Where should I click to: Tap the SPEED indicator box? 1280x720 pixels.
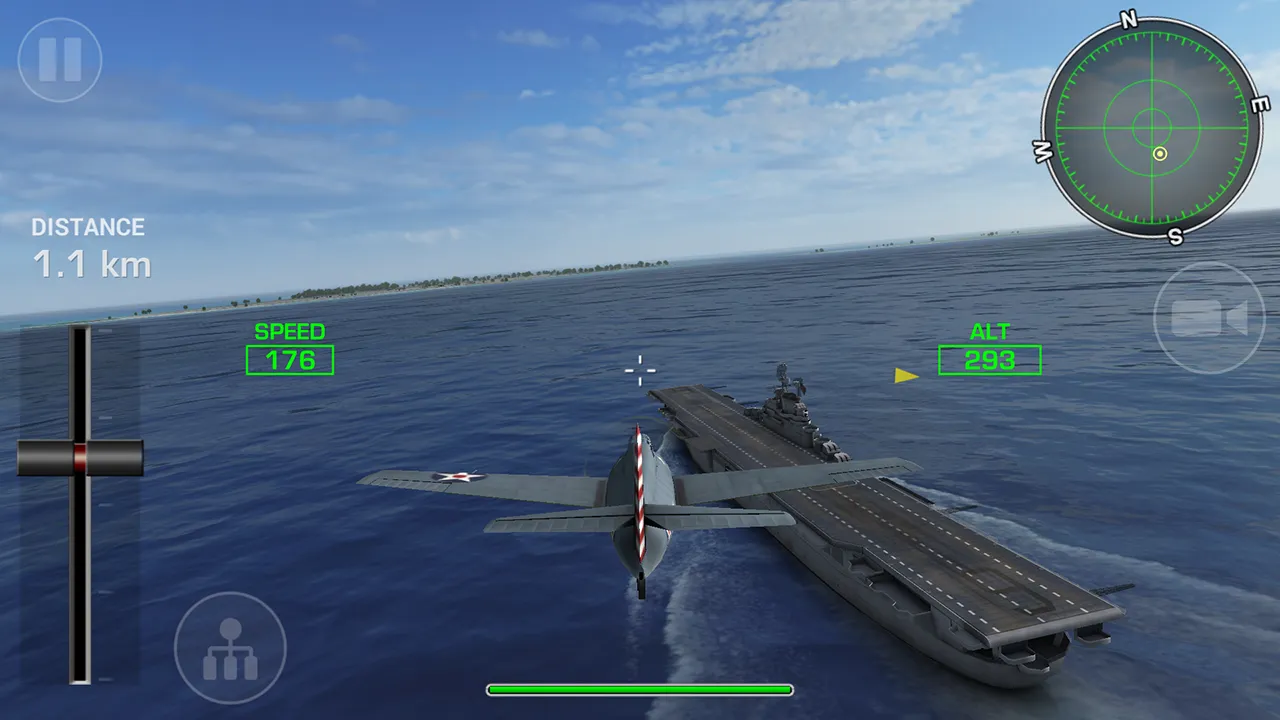(x=290, y=360)
